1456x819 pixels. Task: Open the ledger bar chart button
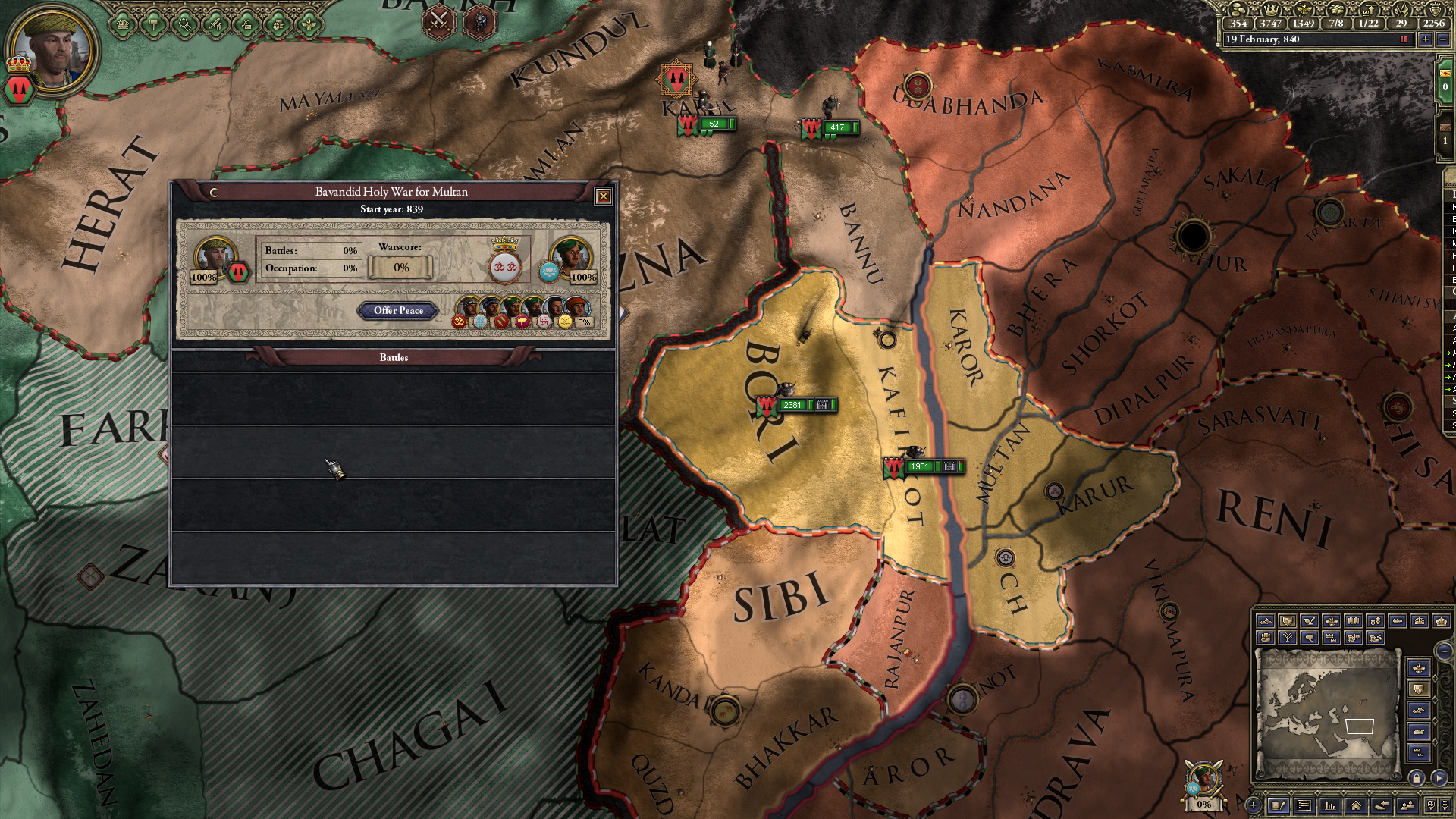coord(1329,805)
